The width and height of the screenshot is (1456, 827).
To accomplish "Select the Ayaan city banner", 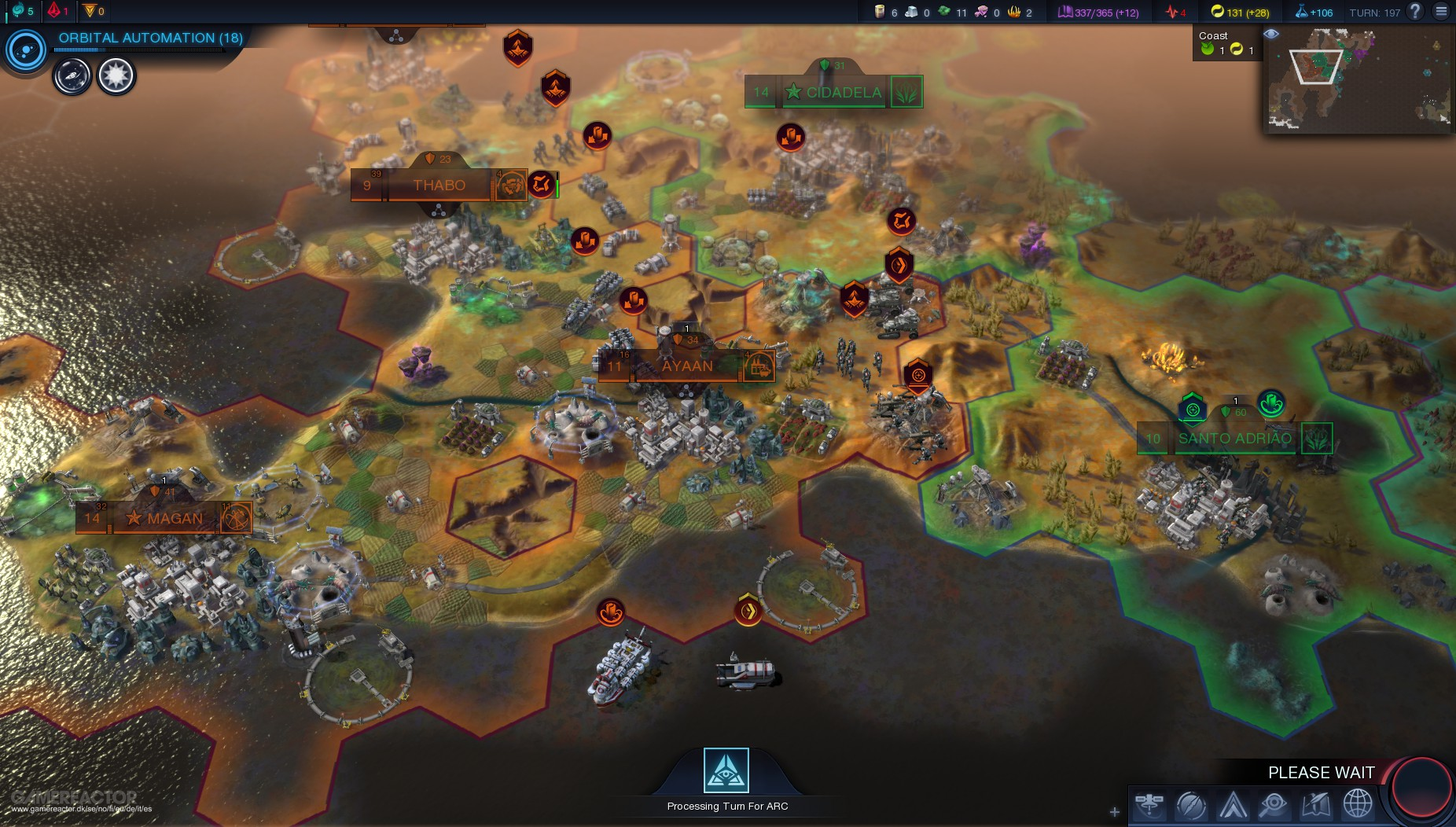I will 686,366.
